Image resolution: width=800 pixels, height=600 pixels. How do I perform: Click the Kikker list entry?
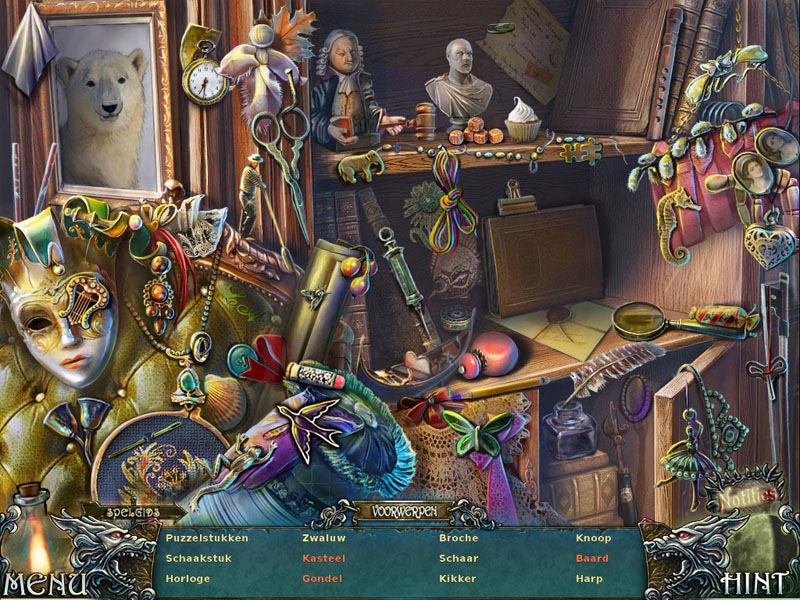pos(457,578)
